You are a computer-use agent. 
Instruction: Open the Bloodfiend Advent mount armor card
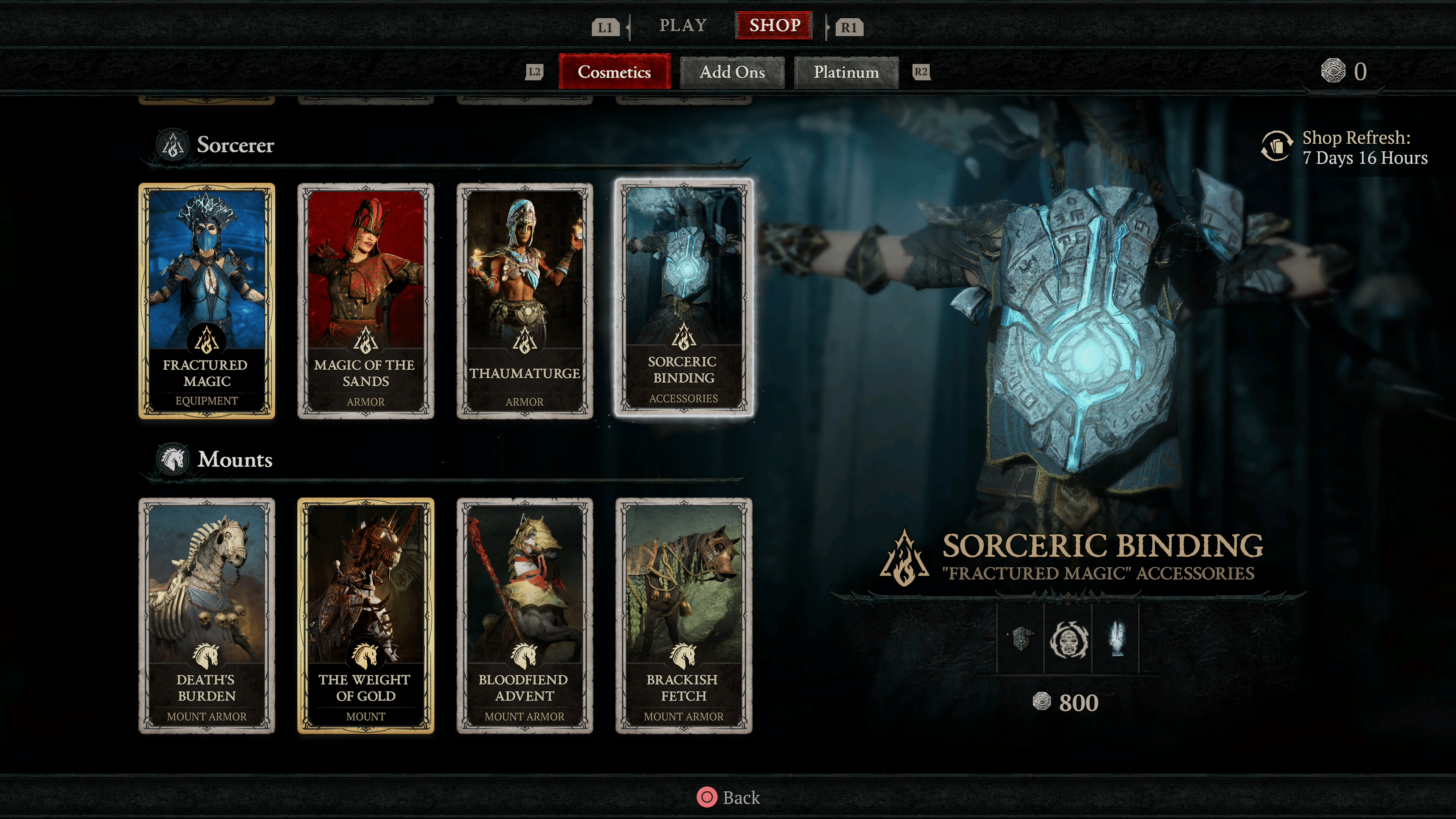524,615
